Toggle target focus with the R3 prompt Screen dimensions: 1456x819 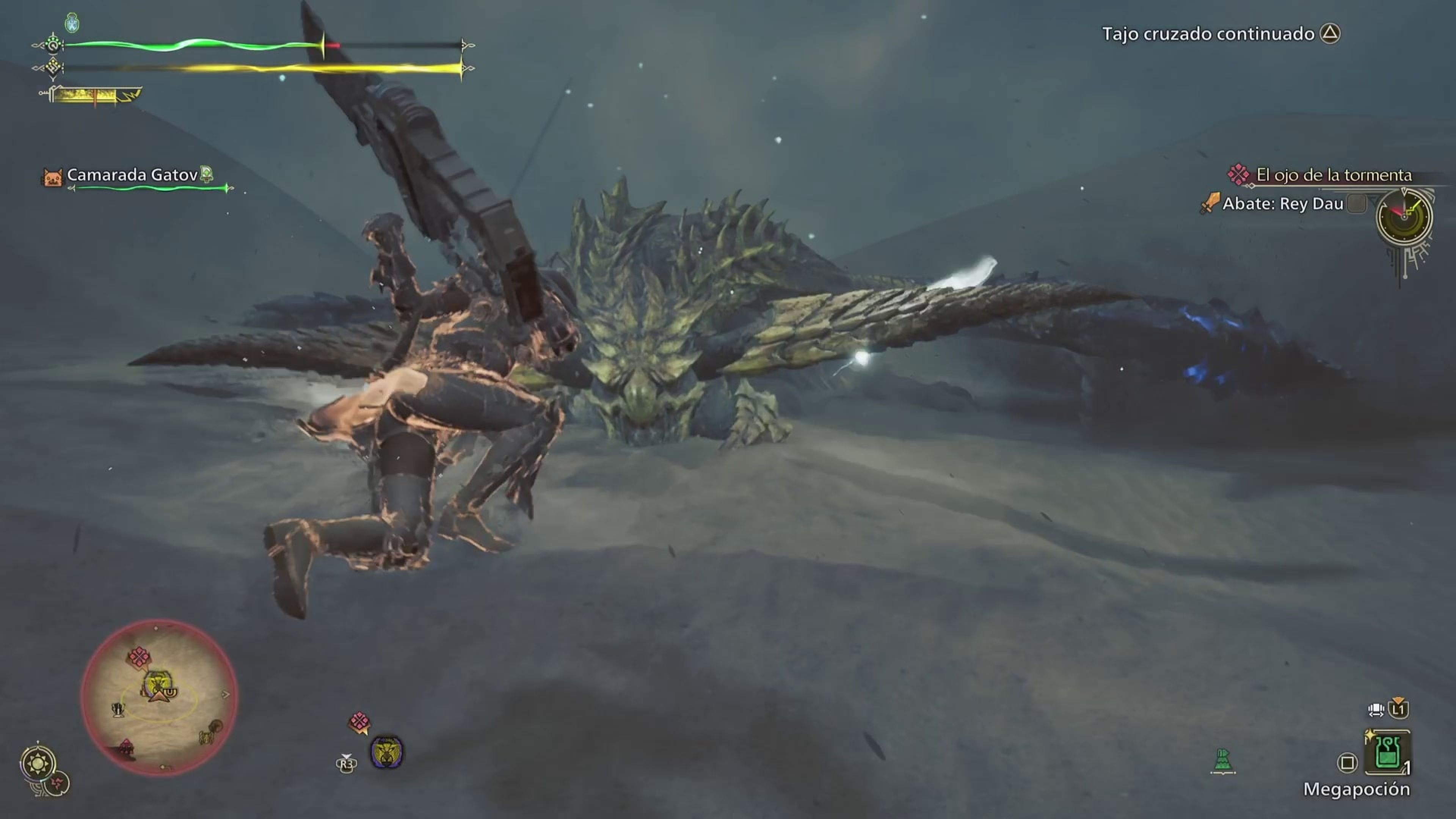tap(347, 765)
